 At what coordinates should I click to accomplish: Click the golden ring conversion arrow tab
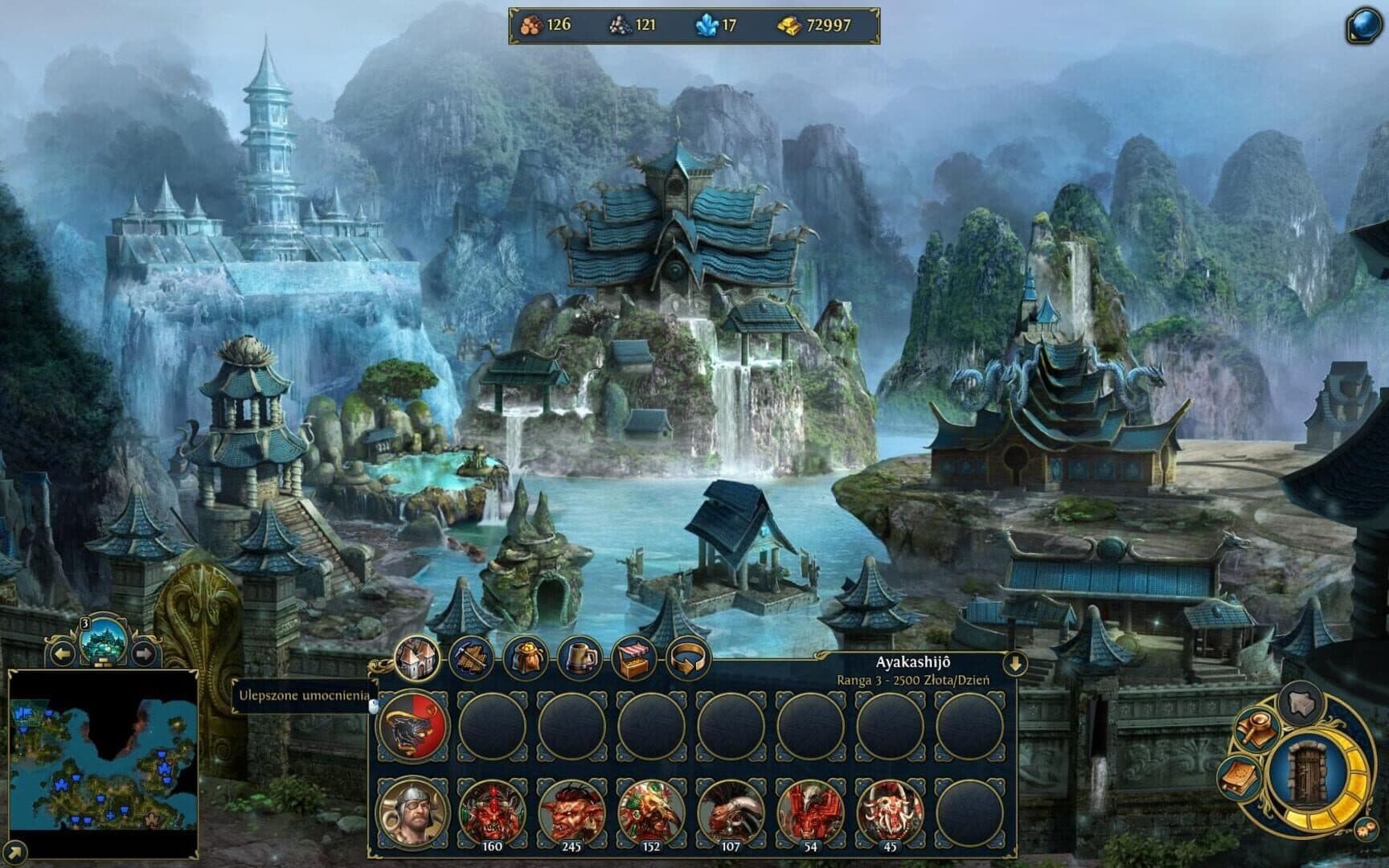687,659
